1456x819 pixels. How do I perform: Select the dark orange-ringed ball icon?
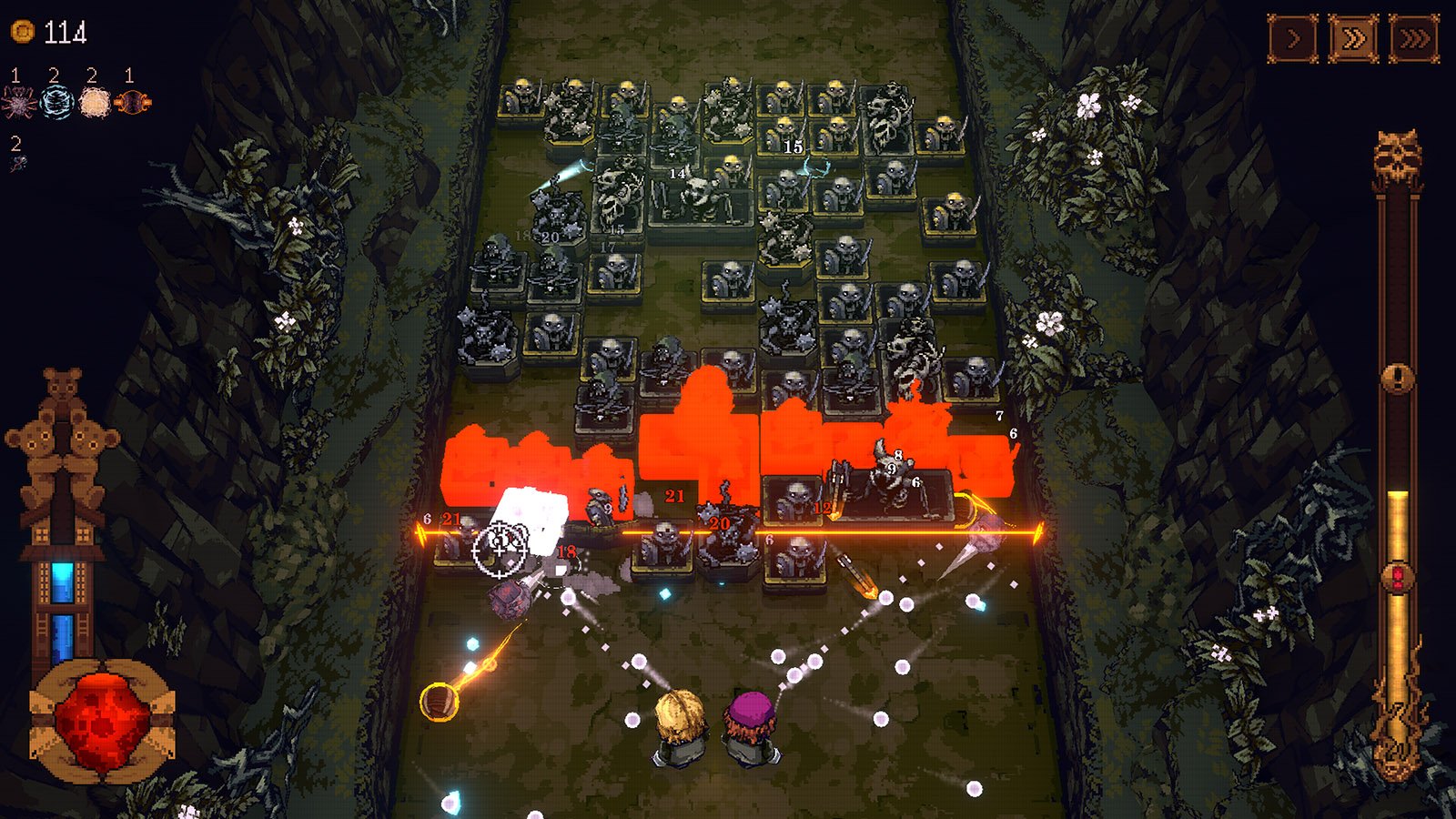coord(133,102)
